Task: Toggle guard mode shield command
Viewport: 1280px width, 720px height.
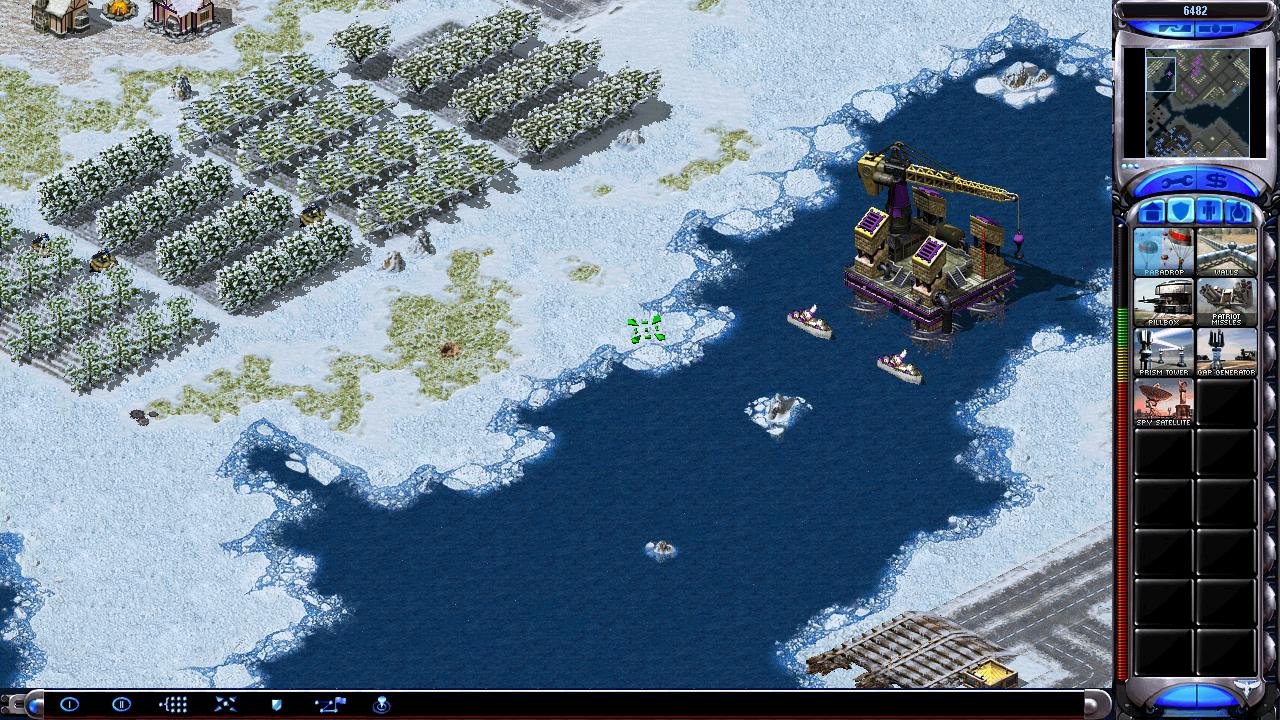Action: pos(277,704)
